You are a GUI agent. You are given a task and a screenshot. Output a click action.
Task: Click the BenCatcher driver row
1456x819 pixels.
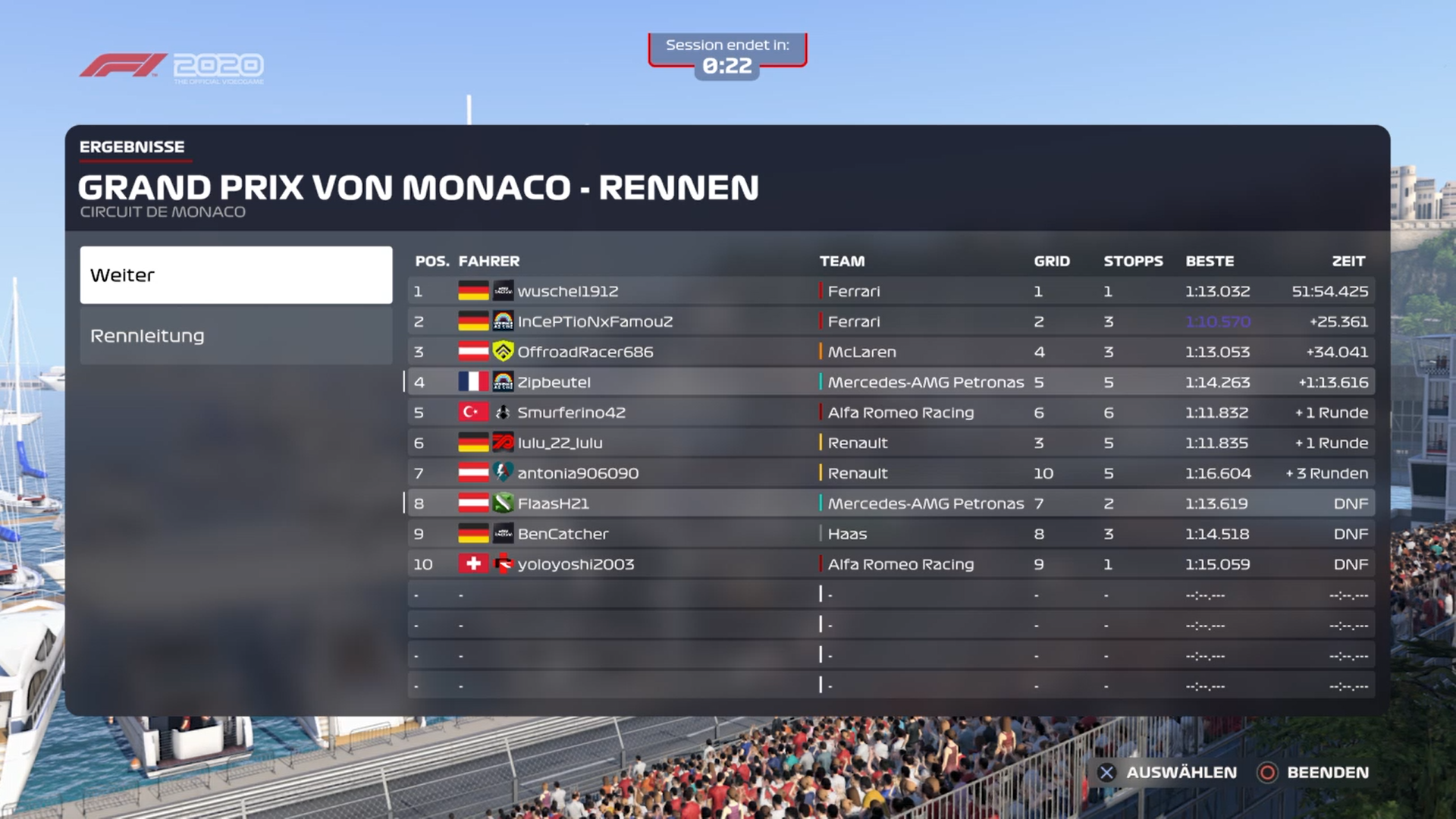[890, 534]
